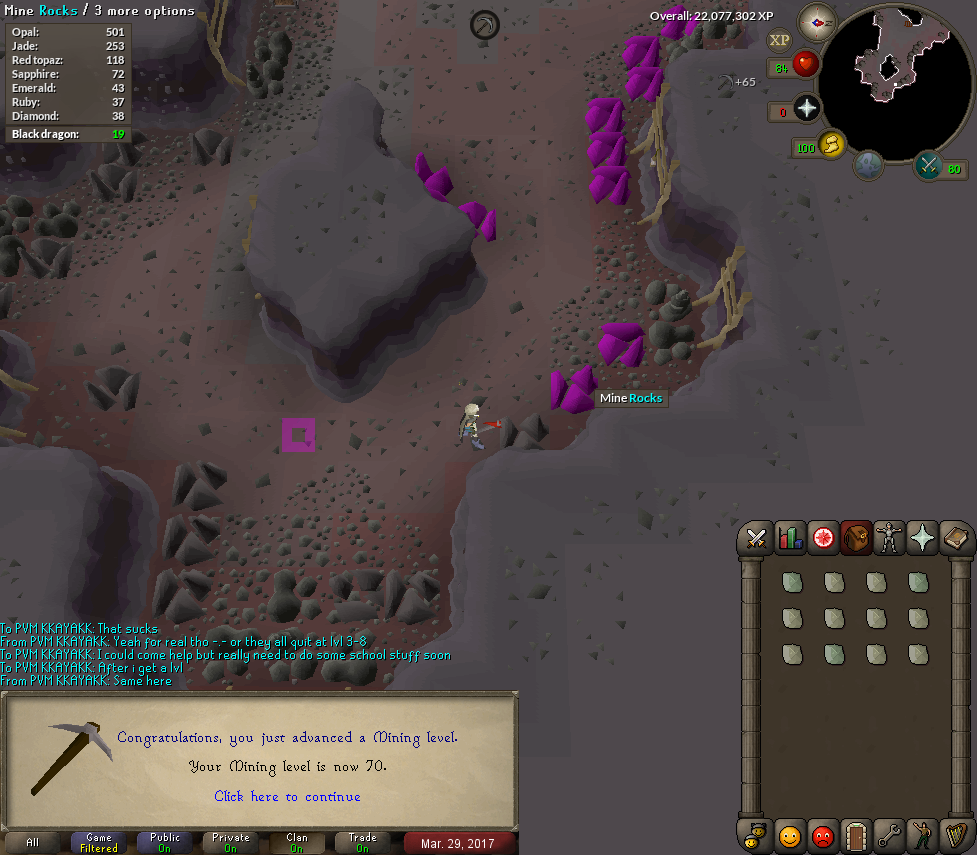Open the Prayer tab
This screenshot has height=855, width=977.
(x=922, y=539)
